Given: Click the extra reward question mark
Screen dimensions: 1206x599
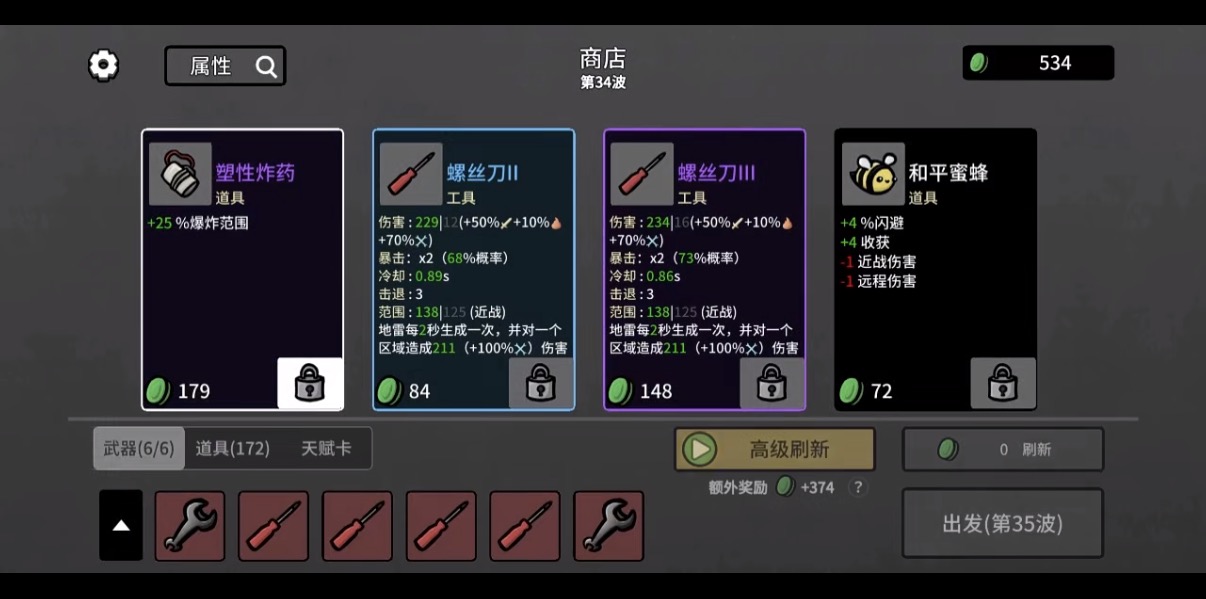Looking at the screenshot, I should coord(857,488).
